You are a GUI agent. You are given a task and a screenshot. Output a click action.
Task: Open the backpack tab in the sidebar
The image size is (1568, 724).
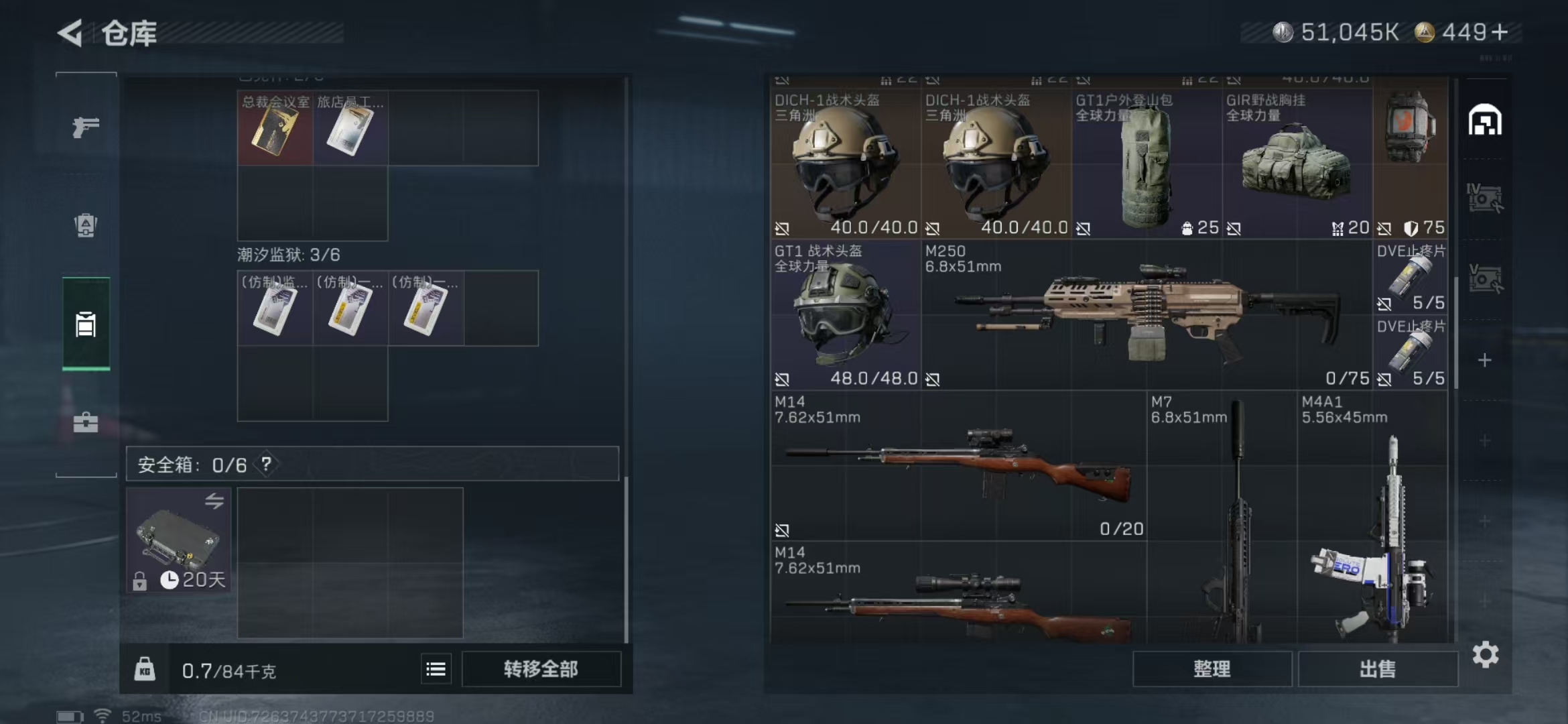pos(86,225)
